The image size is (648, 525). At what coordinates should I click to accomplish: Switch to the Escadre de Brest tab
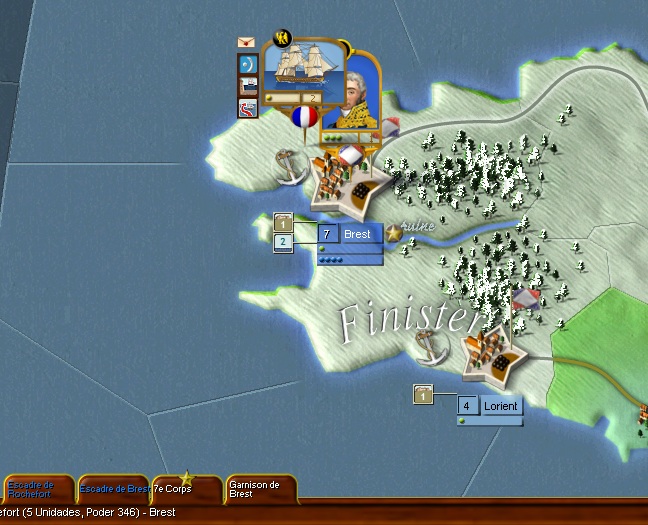click(113, 489)
